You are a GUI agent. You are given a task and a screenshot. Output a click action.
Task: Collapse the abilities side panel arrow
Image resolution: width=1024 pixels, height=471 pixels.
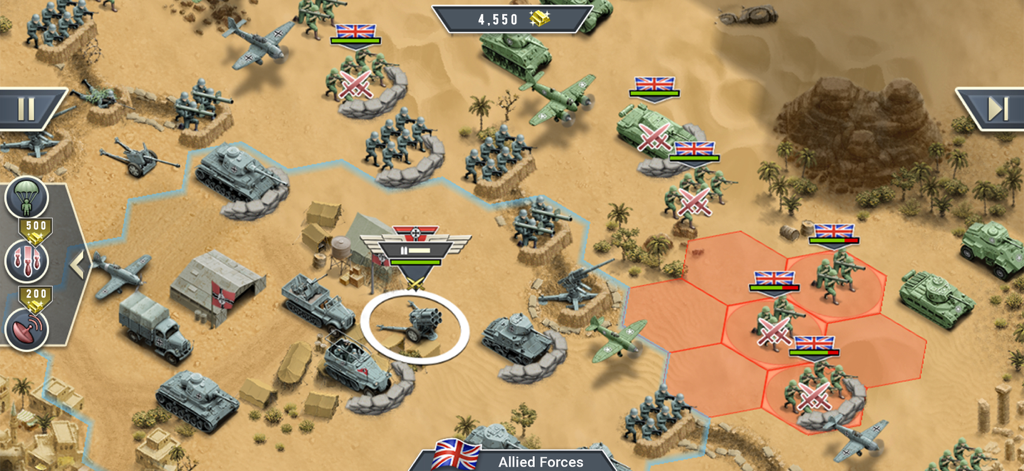point(80,265)
